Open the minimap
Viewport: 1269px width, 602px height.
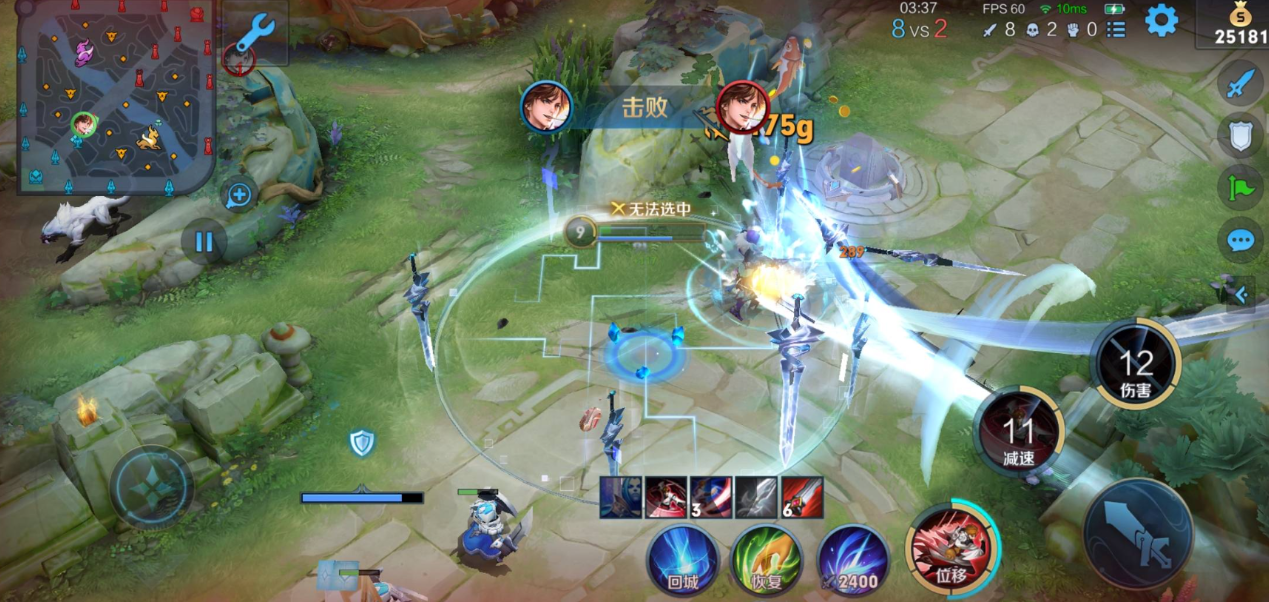115,97
